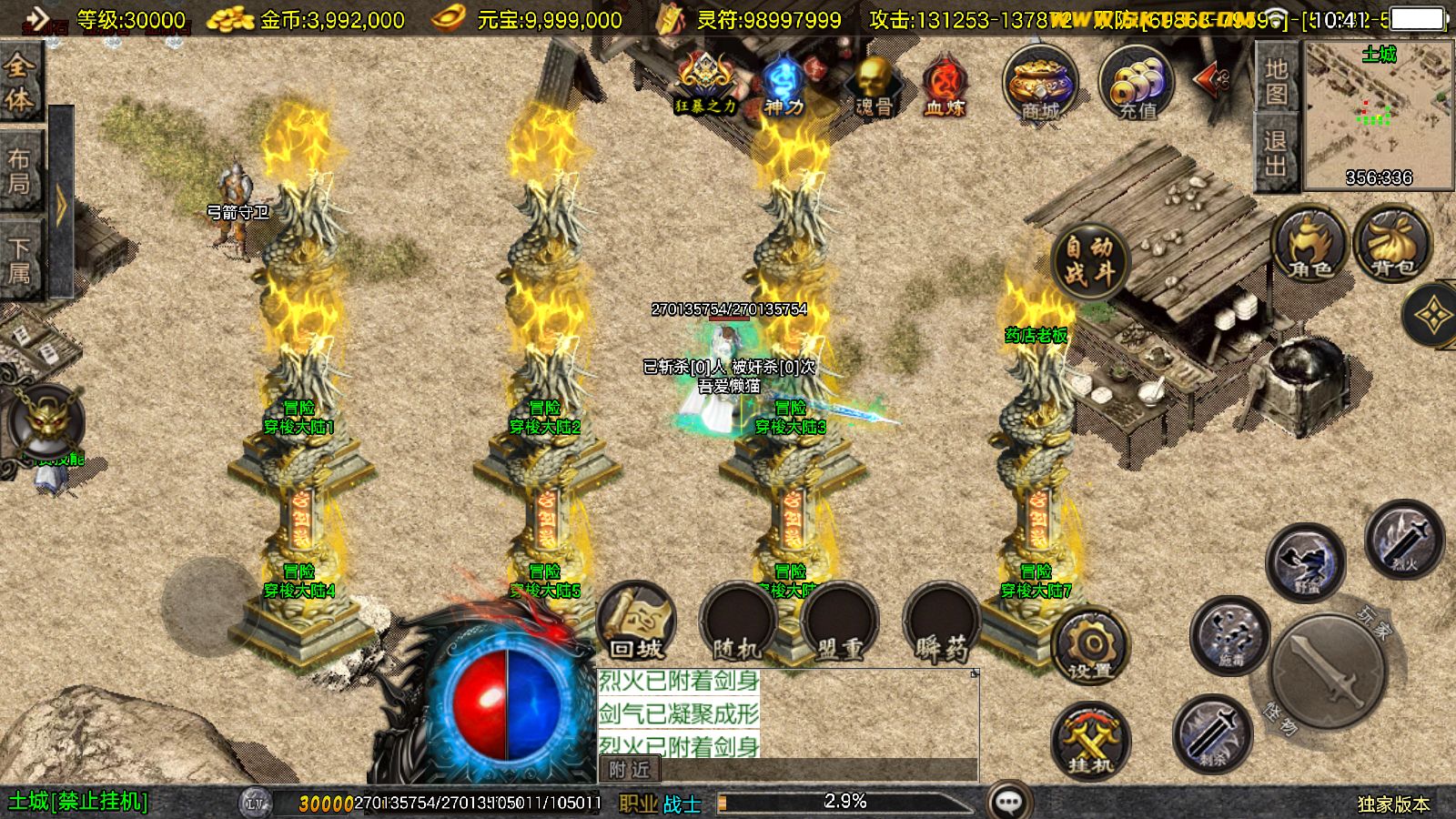Start 挂机 idle mode

click(1090, 739)
